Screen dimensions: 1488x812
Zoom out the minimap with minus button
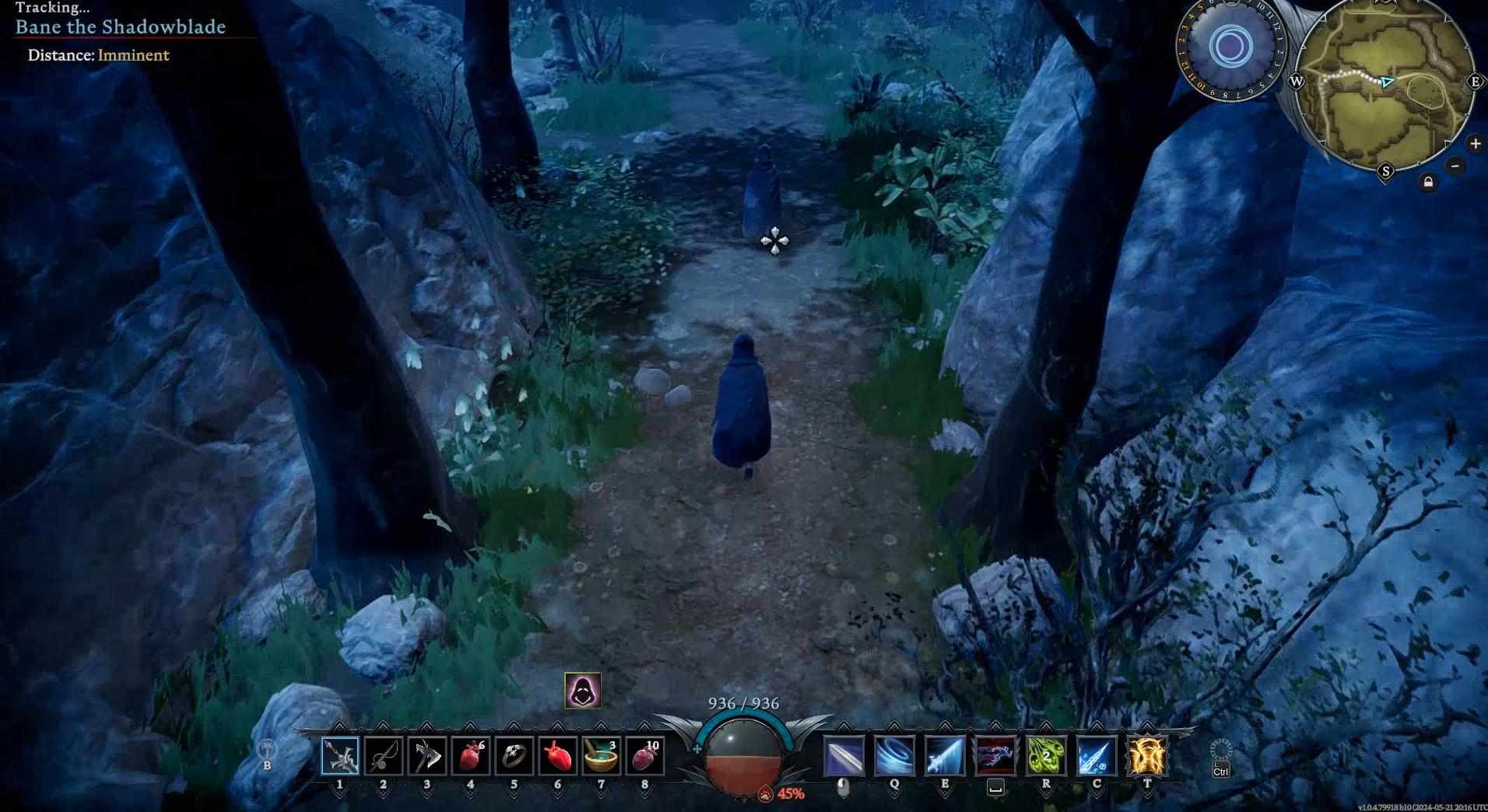(x=1455, y=165)
